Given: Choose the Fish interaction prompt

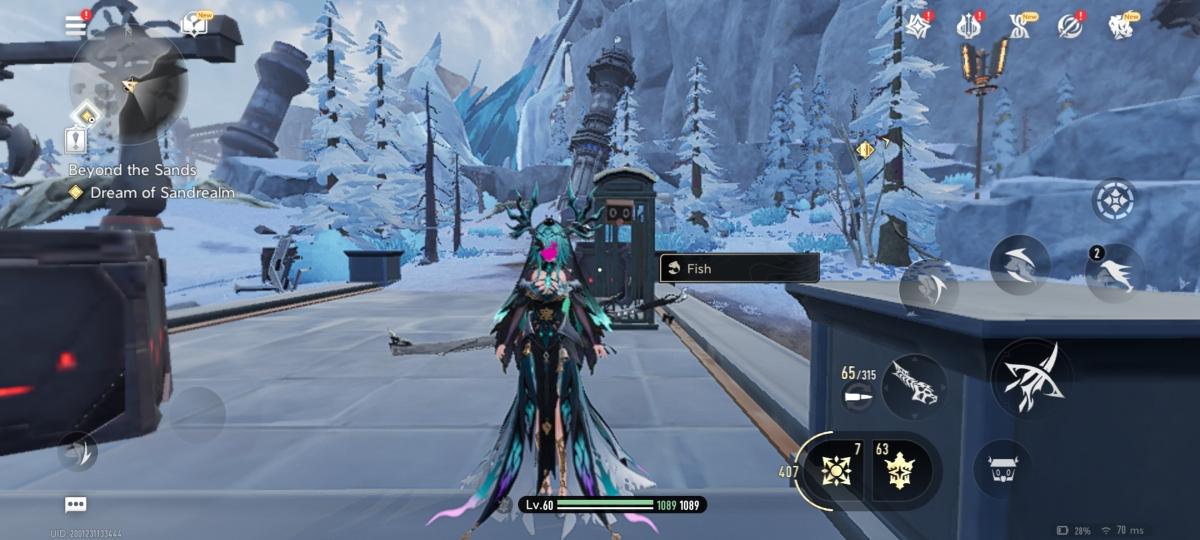Looking at the screenshot, I should point(739,268).
